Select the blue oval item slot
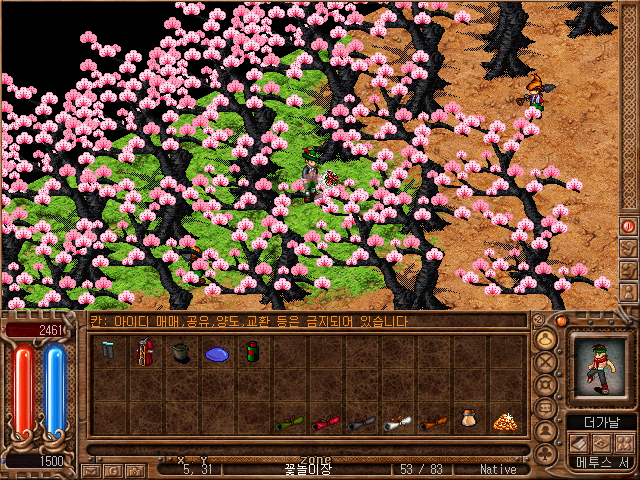 pos(217,353)
